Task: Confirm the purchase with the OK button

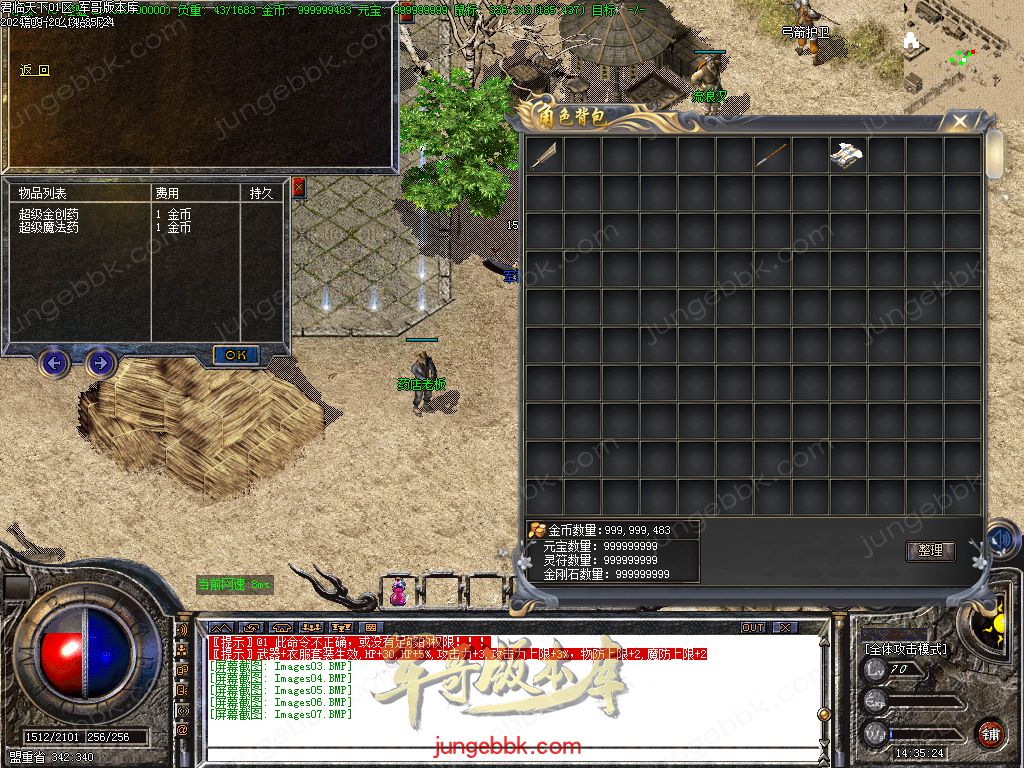Action: coord(236,355)
